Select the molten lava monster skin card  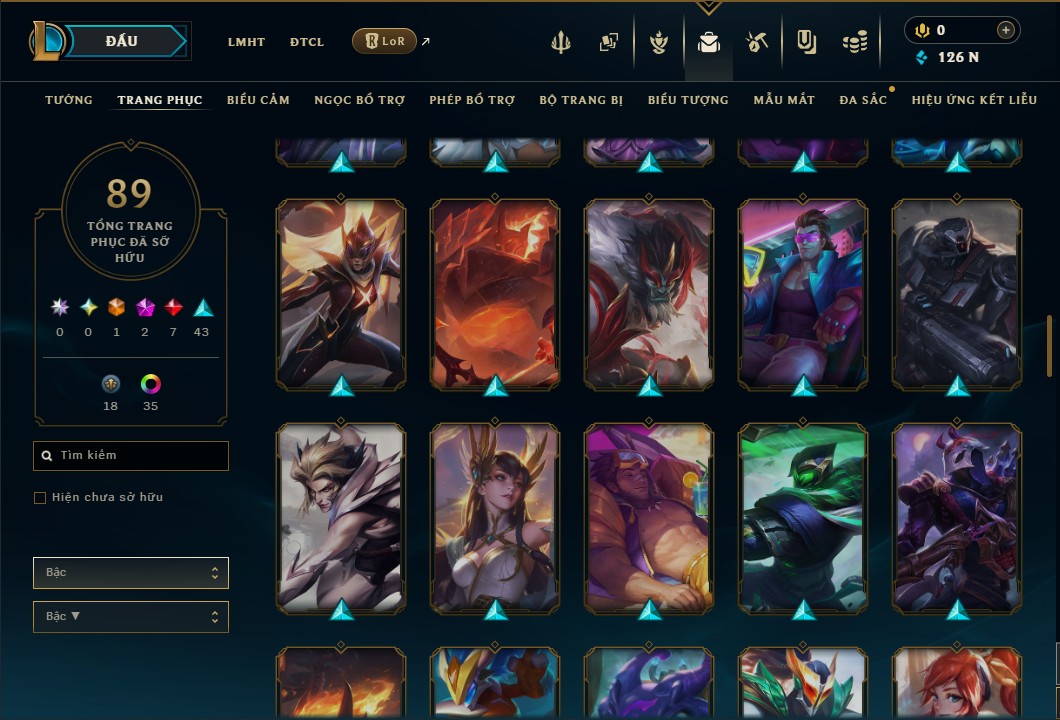[495, 294]
